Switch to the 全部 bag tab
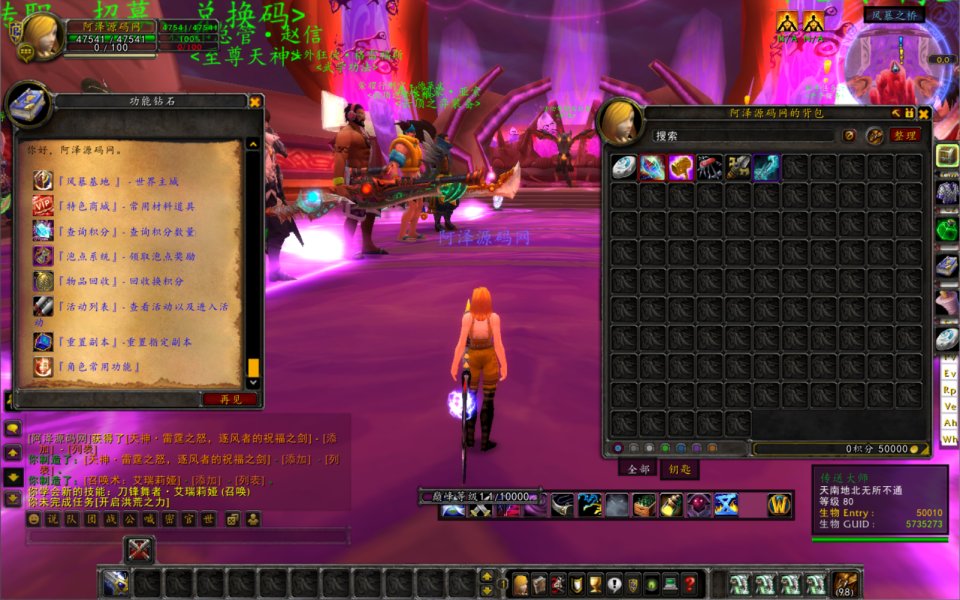The image size is (960, 600). 640,468
